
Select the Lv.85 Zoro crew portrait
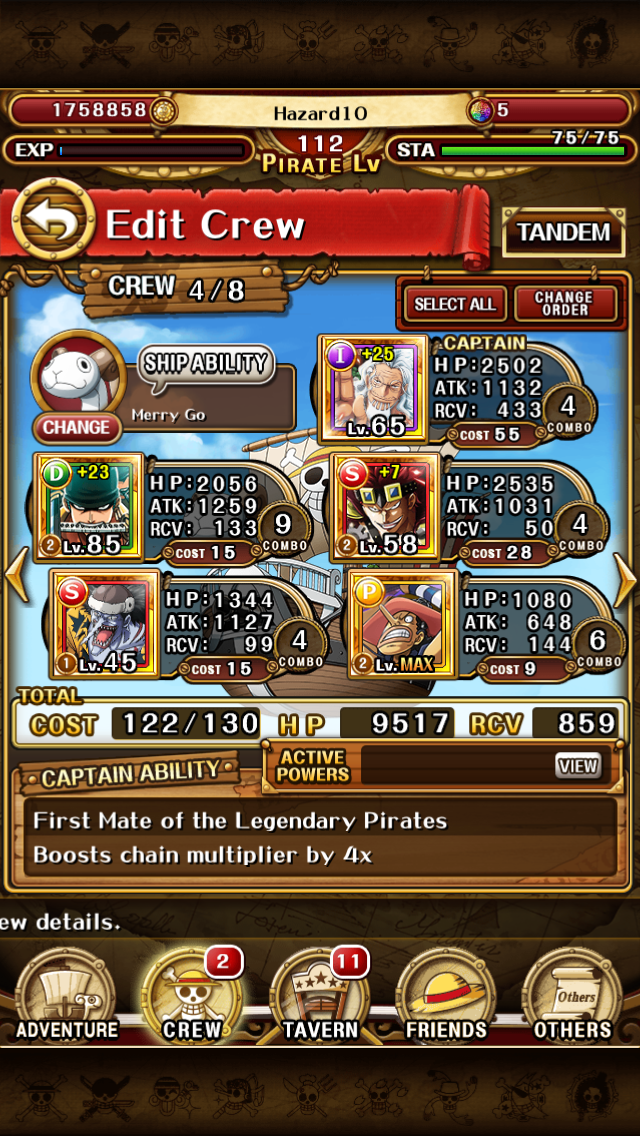(88, 507)
